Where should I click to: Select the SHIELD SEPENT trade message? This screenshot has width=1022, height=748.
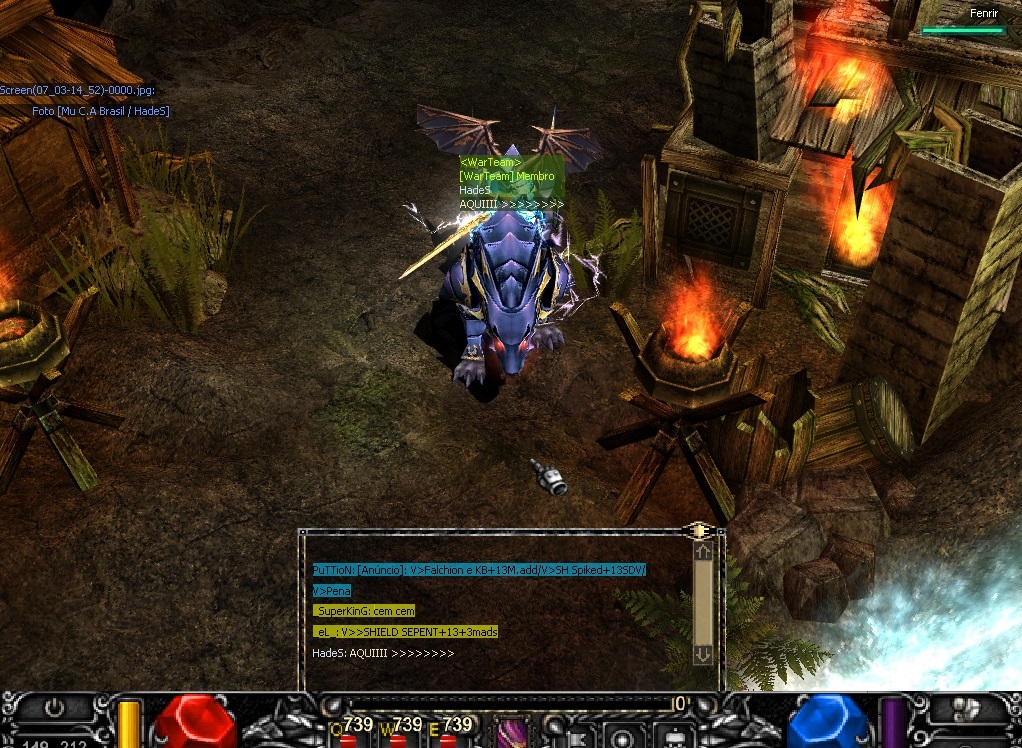tap(405, 632)
